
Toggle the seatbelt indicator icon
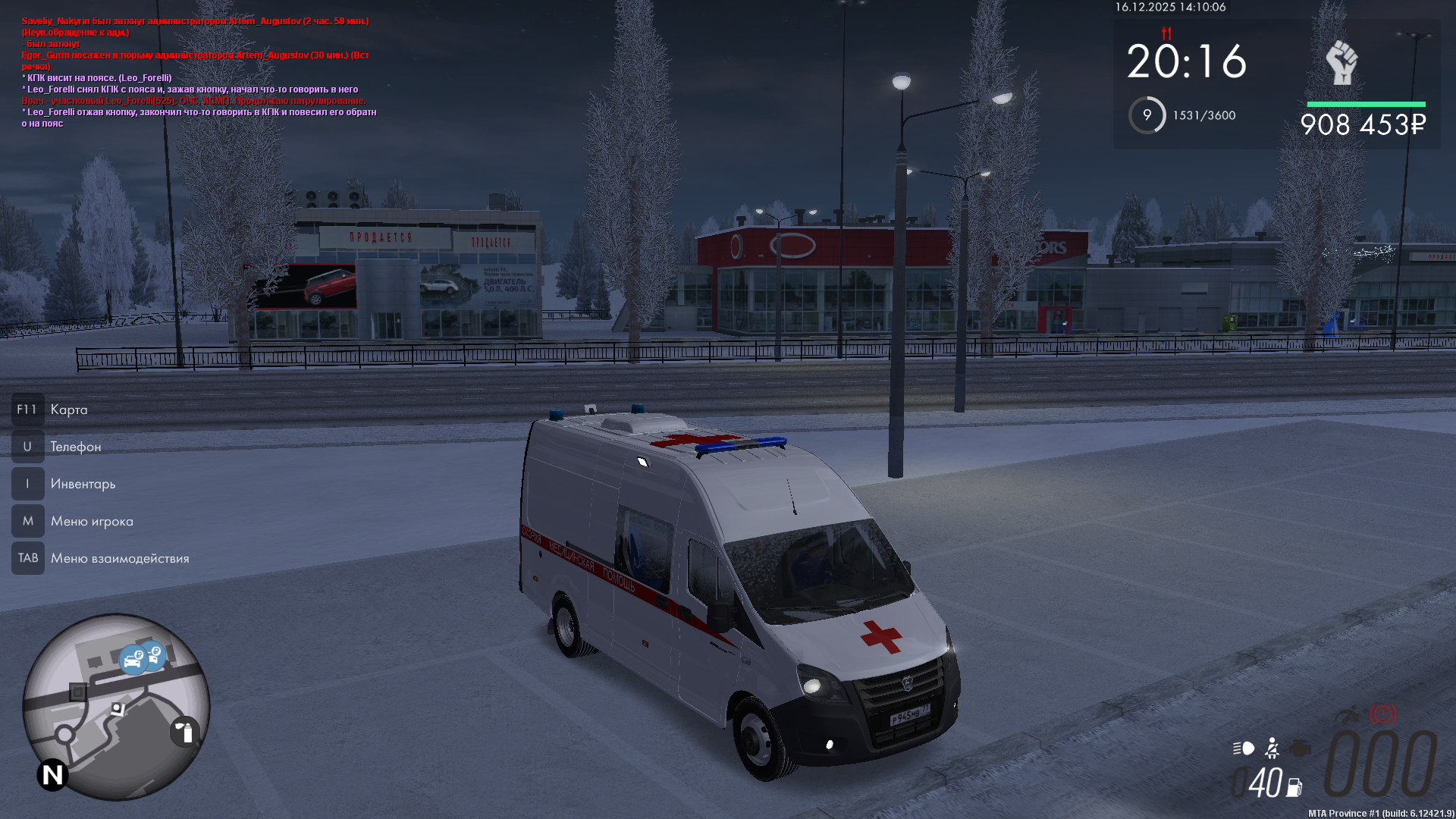coord(1272,748)
